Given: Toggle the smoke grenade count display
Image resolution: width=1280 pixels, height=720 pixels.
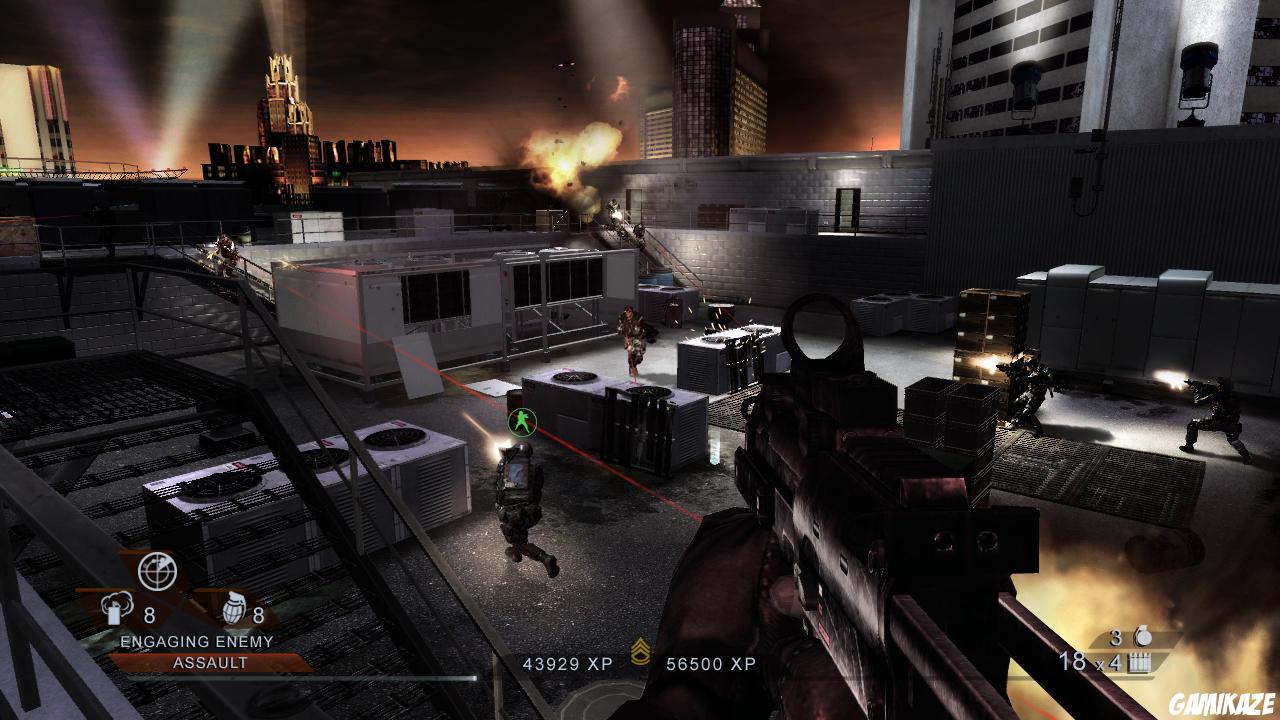Looking at the screenshot, I should click(x=148, y=615).
